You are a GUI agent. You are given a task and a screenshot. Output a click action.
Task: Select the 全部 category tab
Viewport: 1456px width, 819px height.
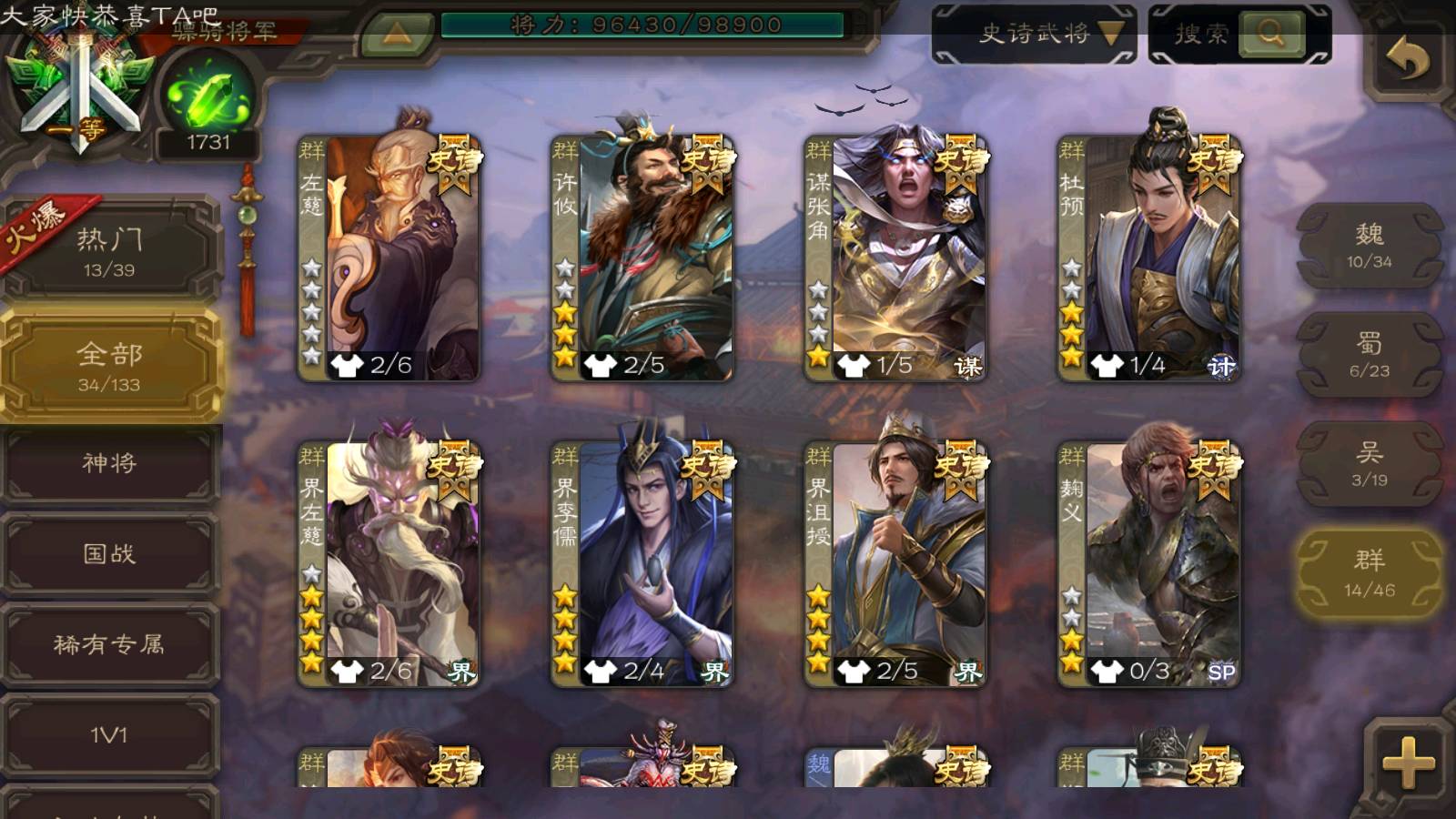point(109,366)
